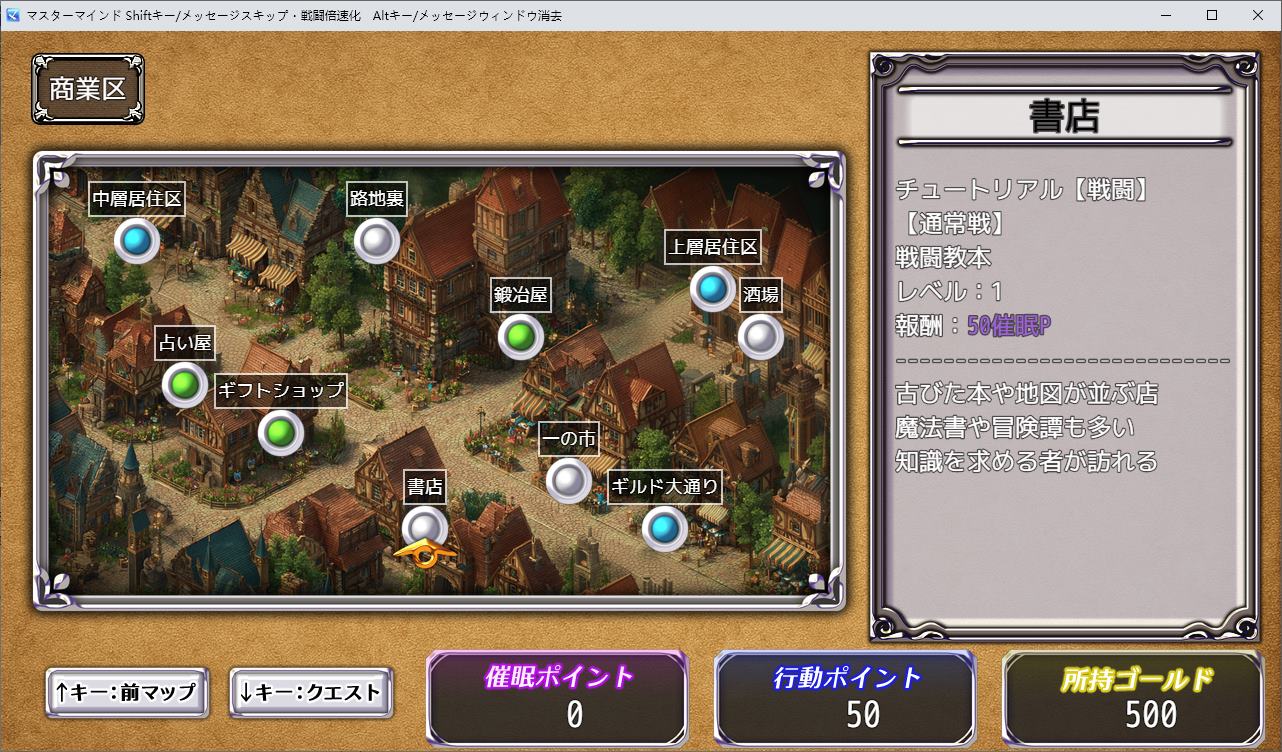The width and height of the screenshot is (1282, 752).
Task: Select the blue 中層居住区 district orb
Action: (x=137, y=241)
